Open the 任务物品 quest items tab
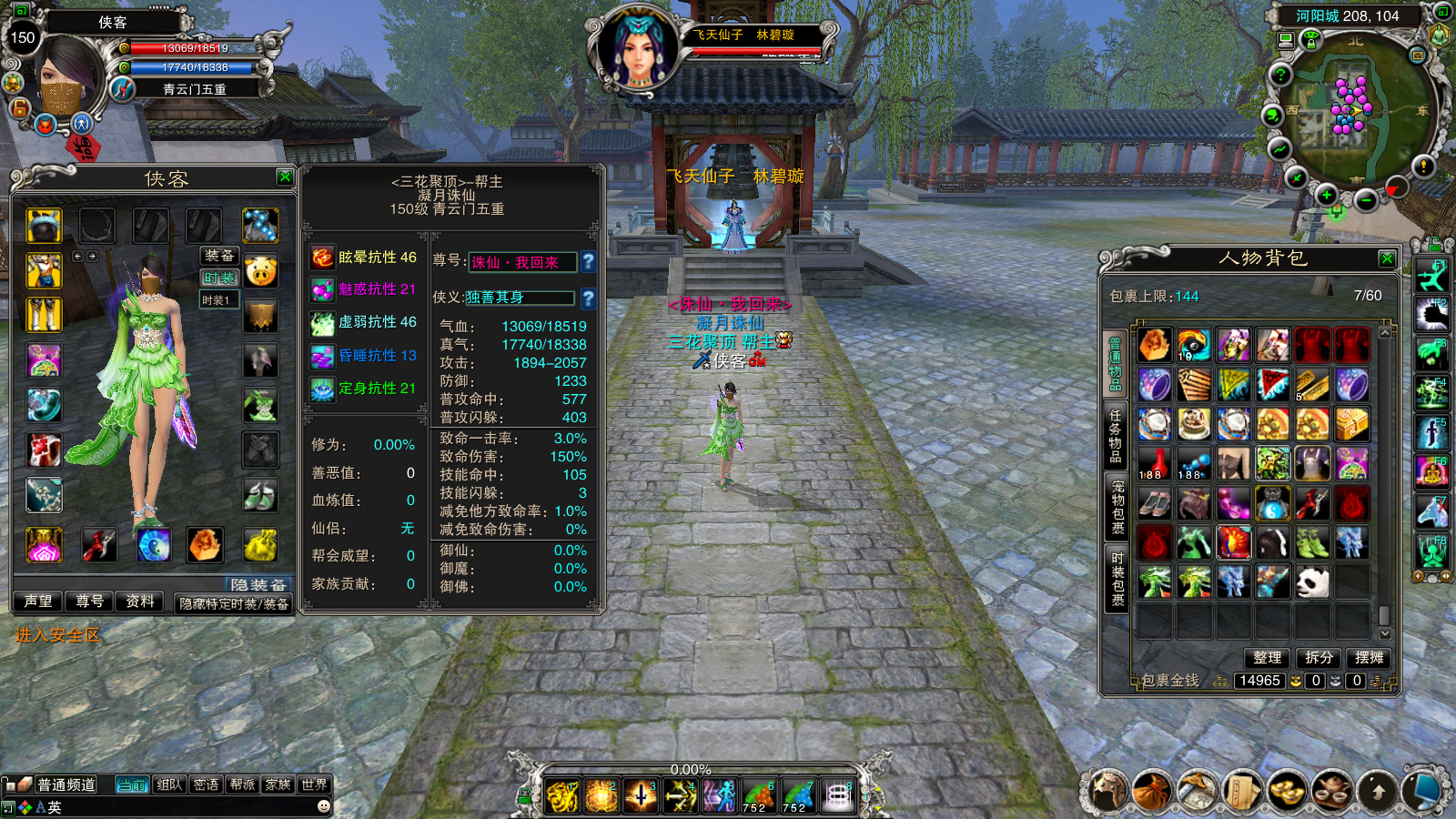This screenshot has width=1456, height=819. [x=1116, y=436]
